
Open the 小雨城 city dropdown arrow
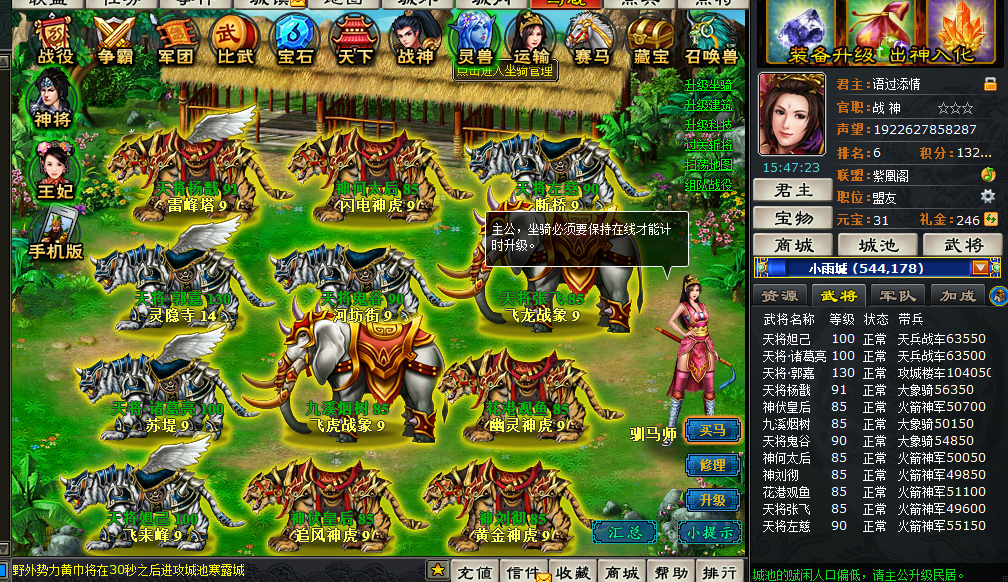tap(980, 268)
